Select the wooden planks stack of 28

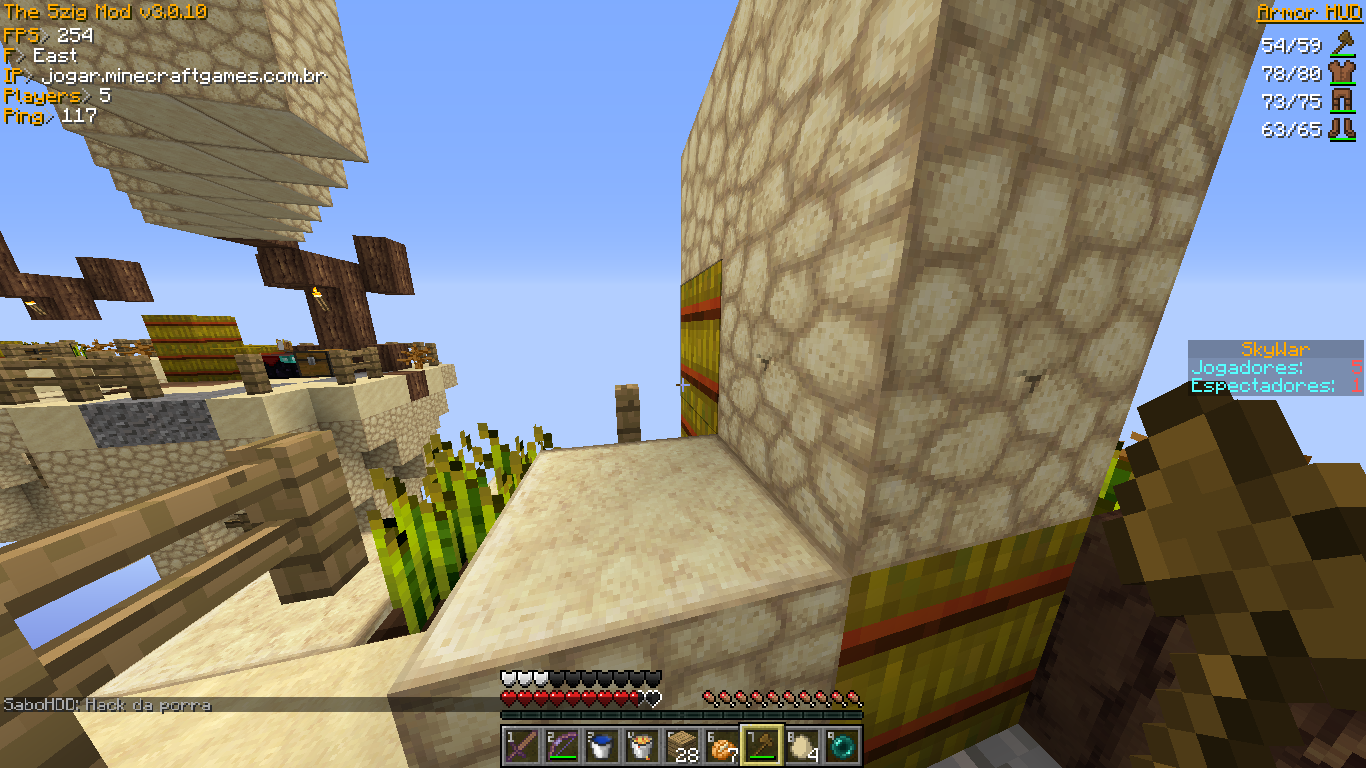click(682, 745)
